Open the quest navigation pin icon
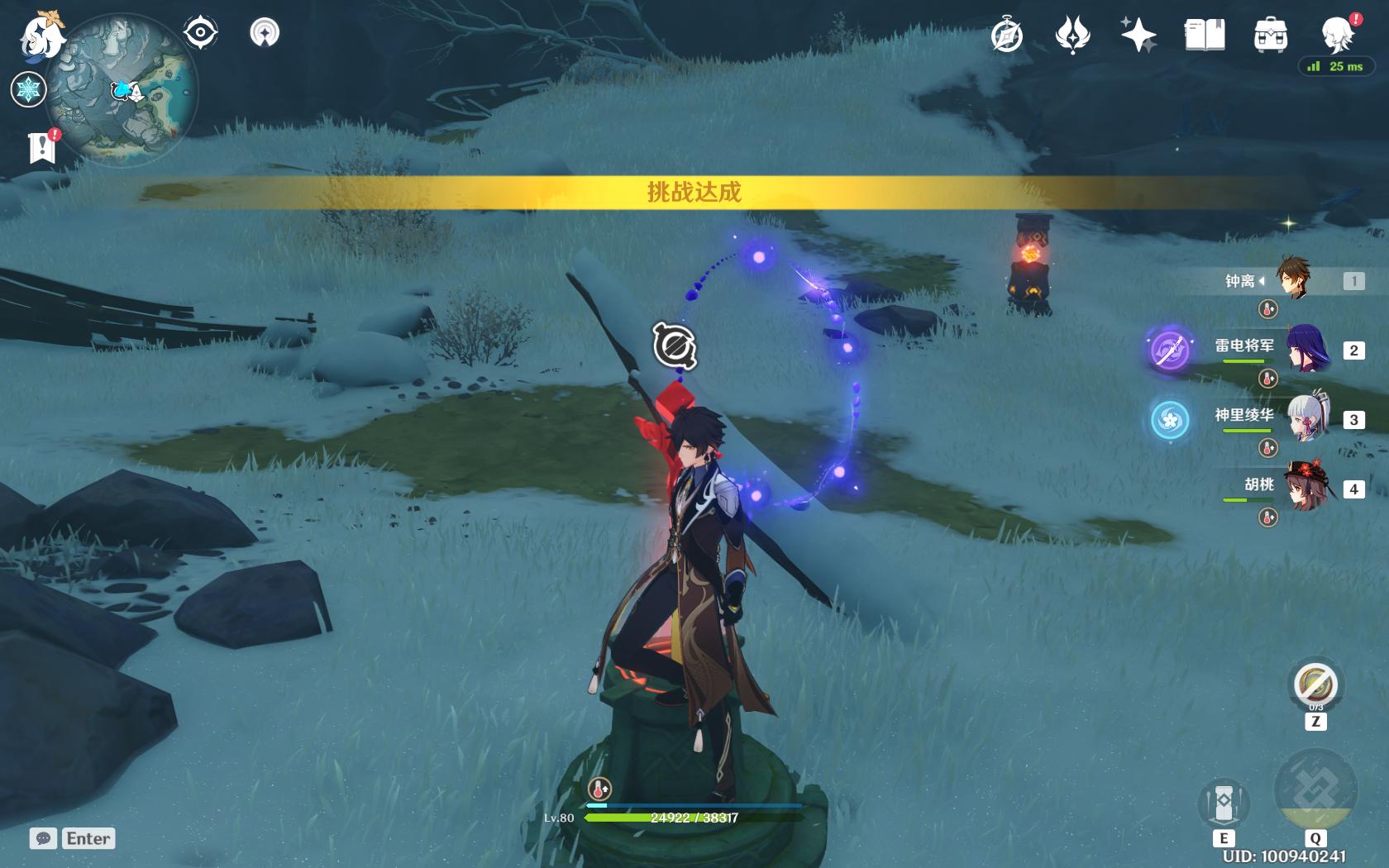 [265, 33]
